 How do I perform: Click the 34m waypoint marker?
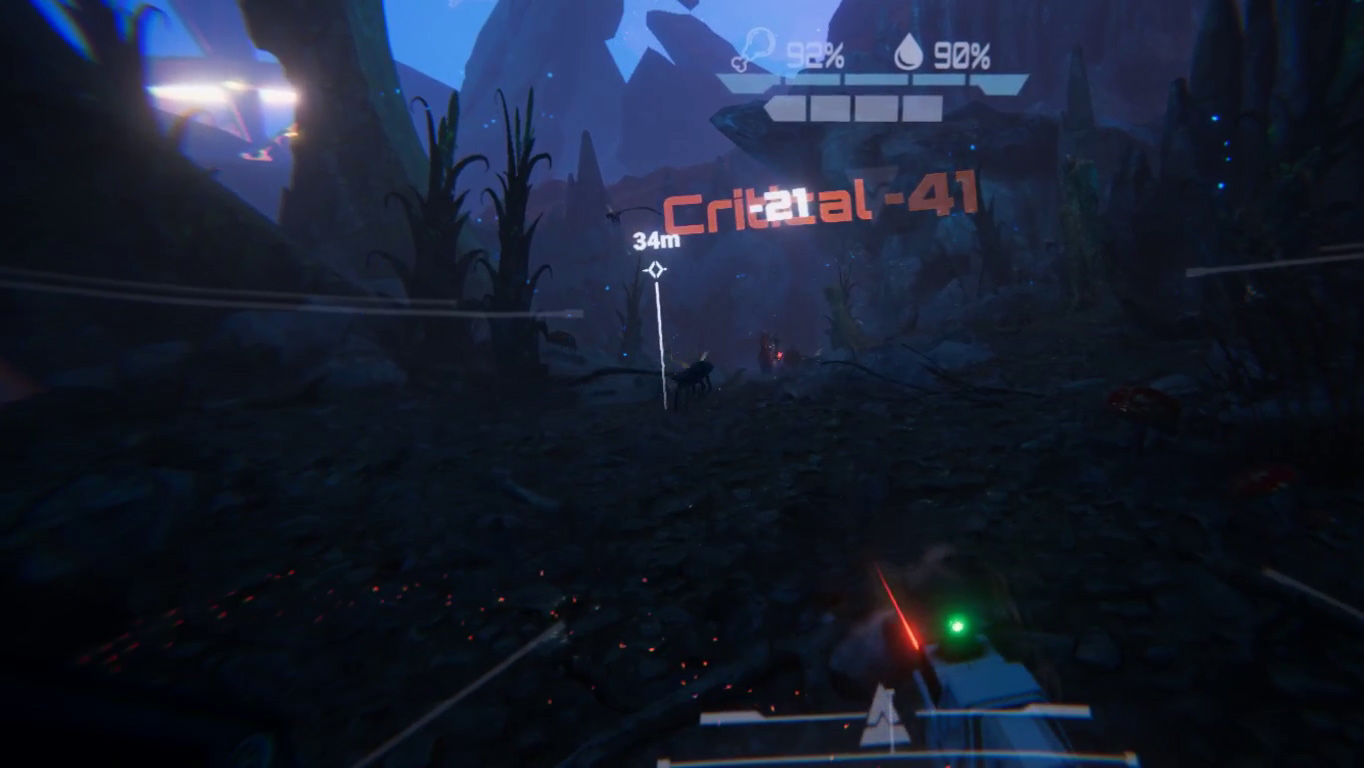click(656, 270)
